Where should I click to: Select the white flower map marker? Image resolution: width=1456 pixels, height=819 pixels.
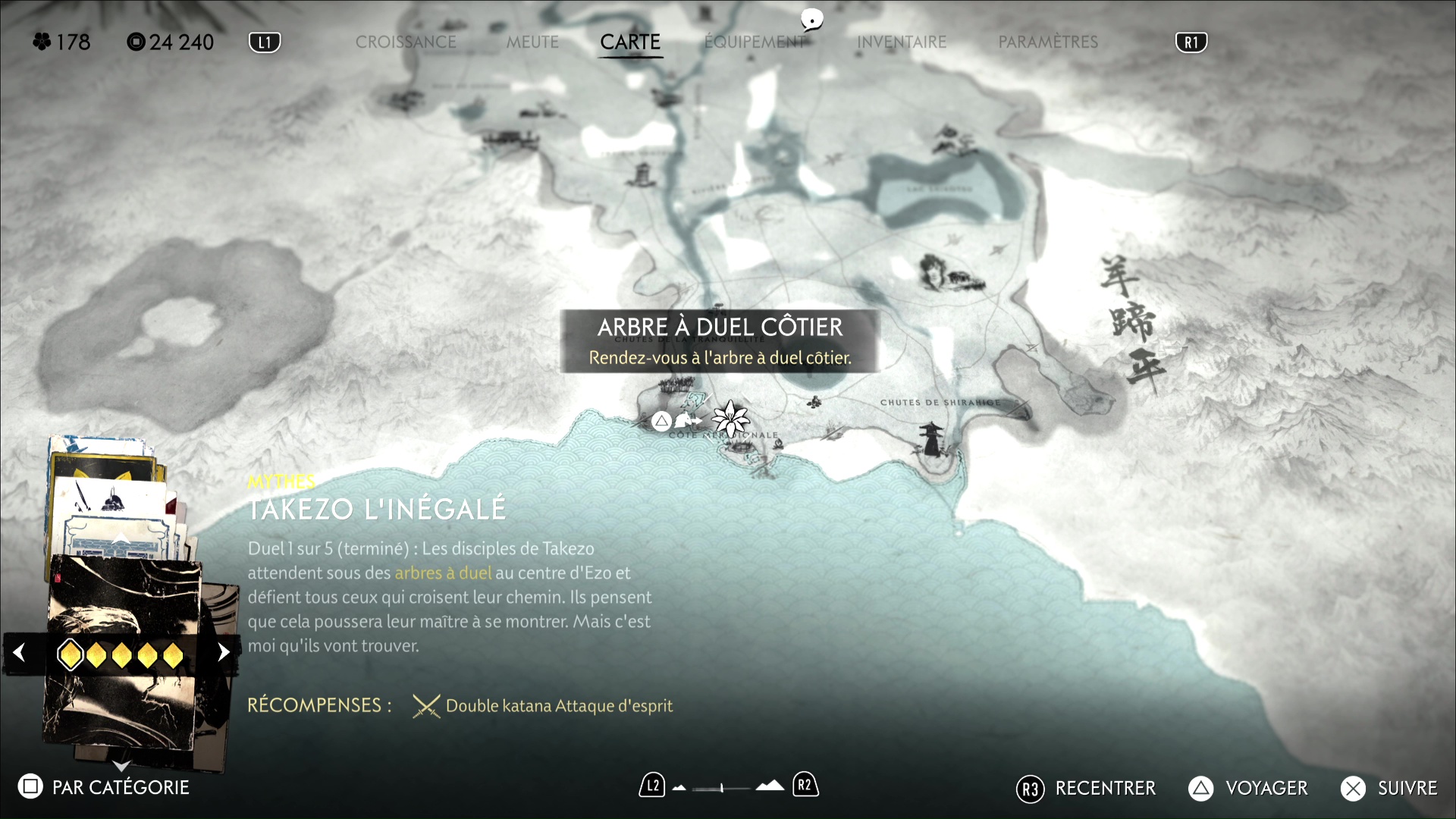click(731, 418)
